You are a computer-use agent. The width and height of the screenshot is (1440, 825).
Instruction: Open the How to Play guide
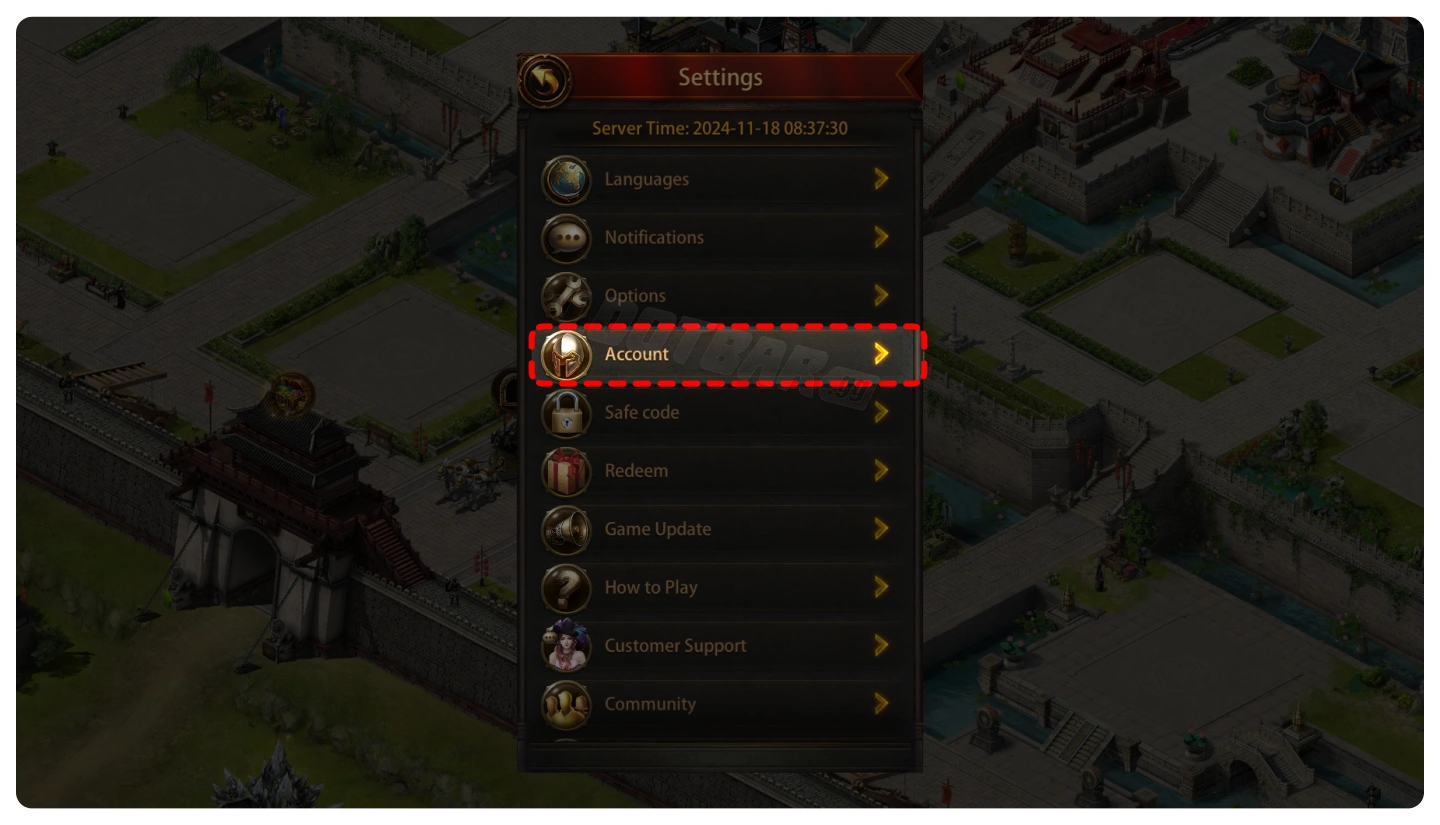pyautogui.click(x=719, y=587)
